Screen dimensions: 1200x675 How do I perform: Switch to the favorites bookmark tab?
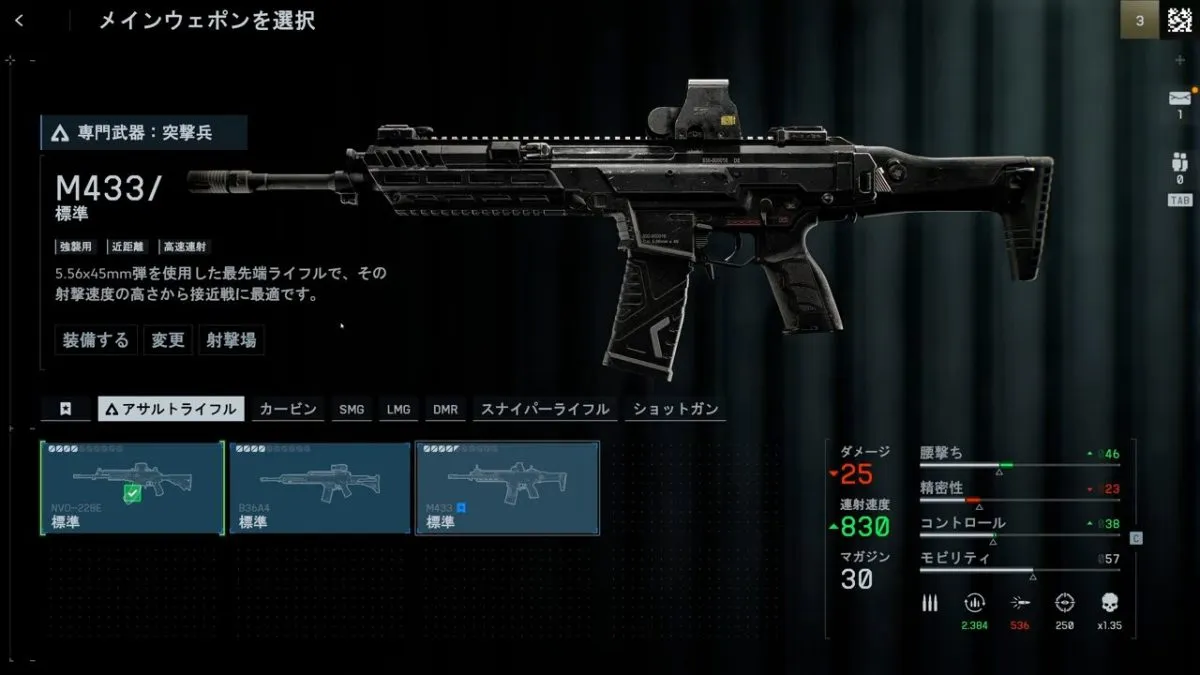pyautogui.click(x=66, y=409)
